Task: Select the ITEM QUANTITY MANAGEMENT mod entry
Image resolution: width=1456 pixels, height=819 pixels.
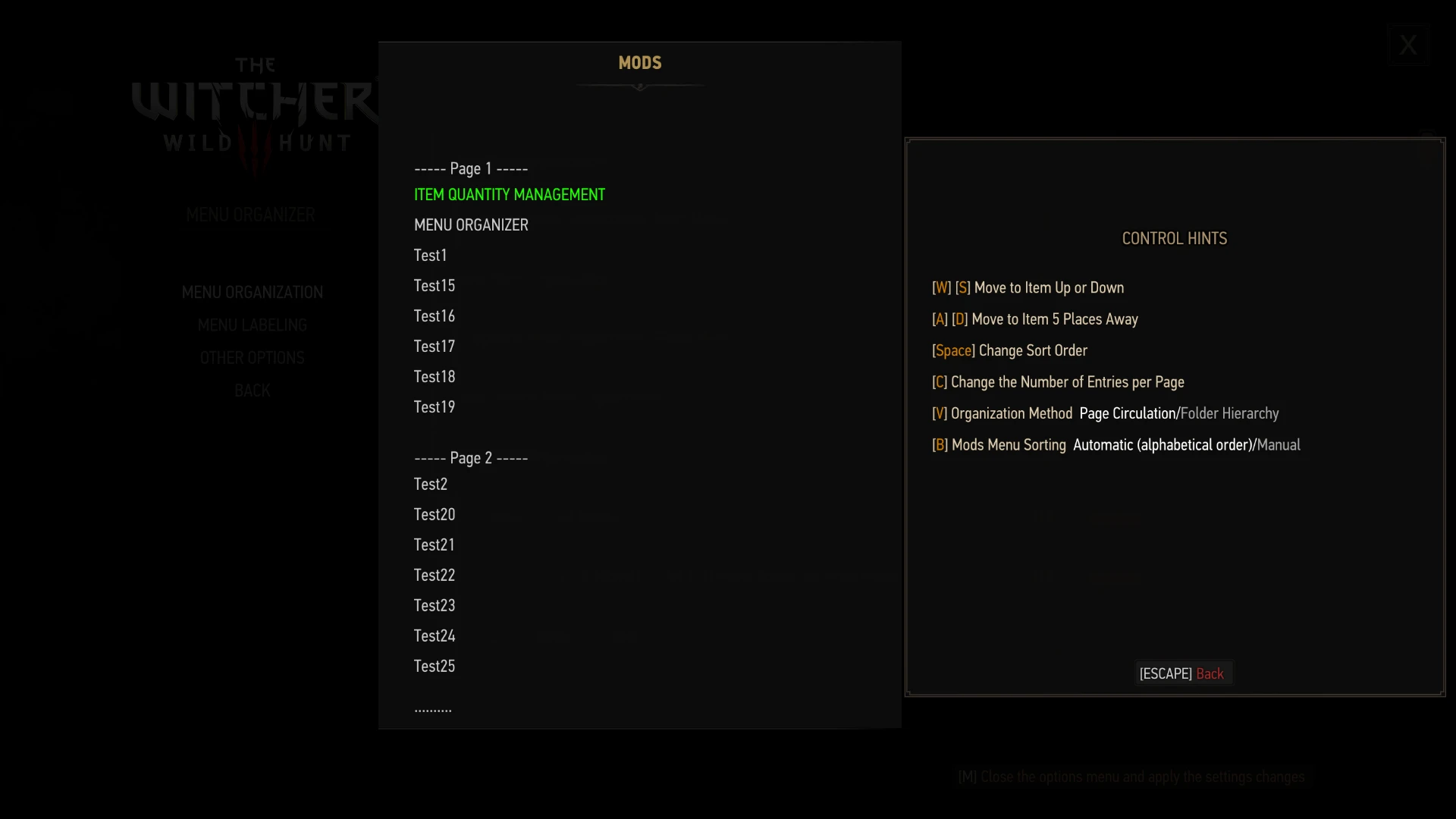Action: click(x=509, y=194)
